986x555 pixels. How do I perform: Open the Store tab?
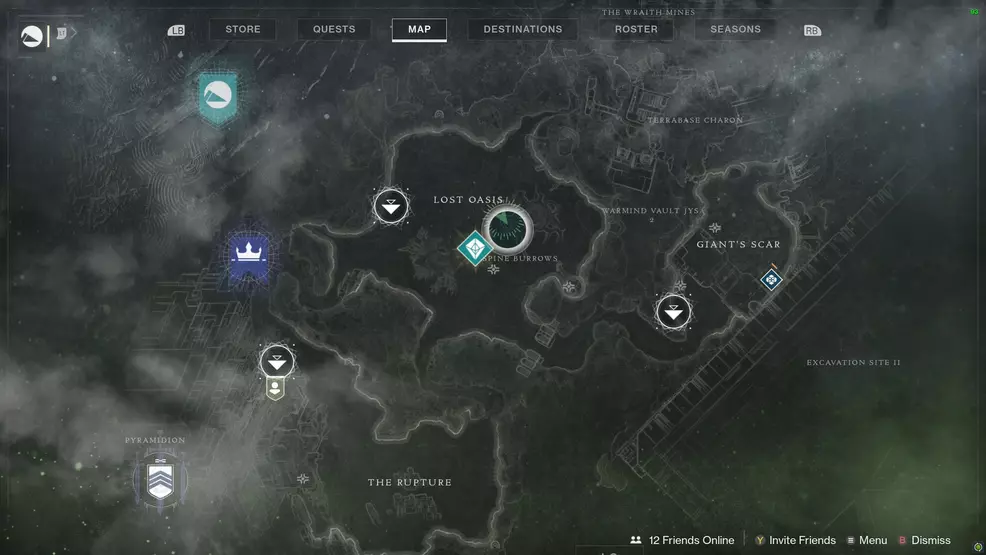(242, 30)
